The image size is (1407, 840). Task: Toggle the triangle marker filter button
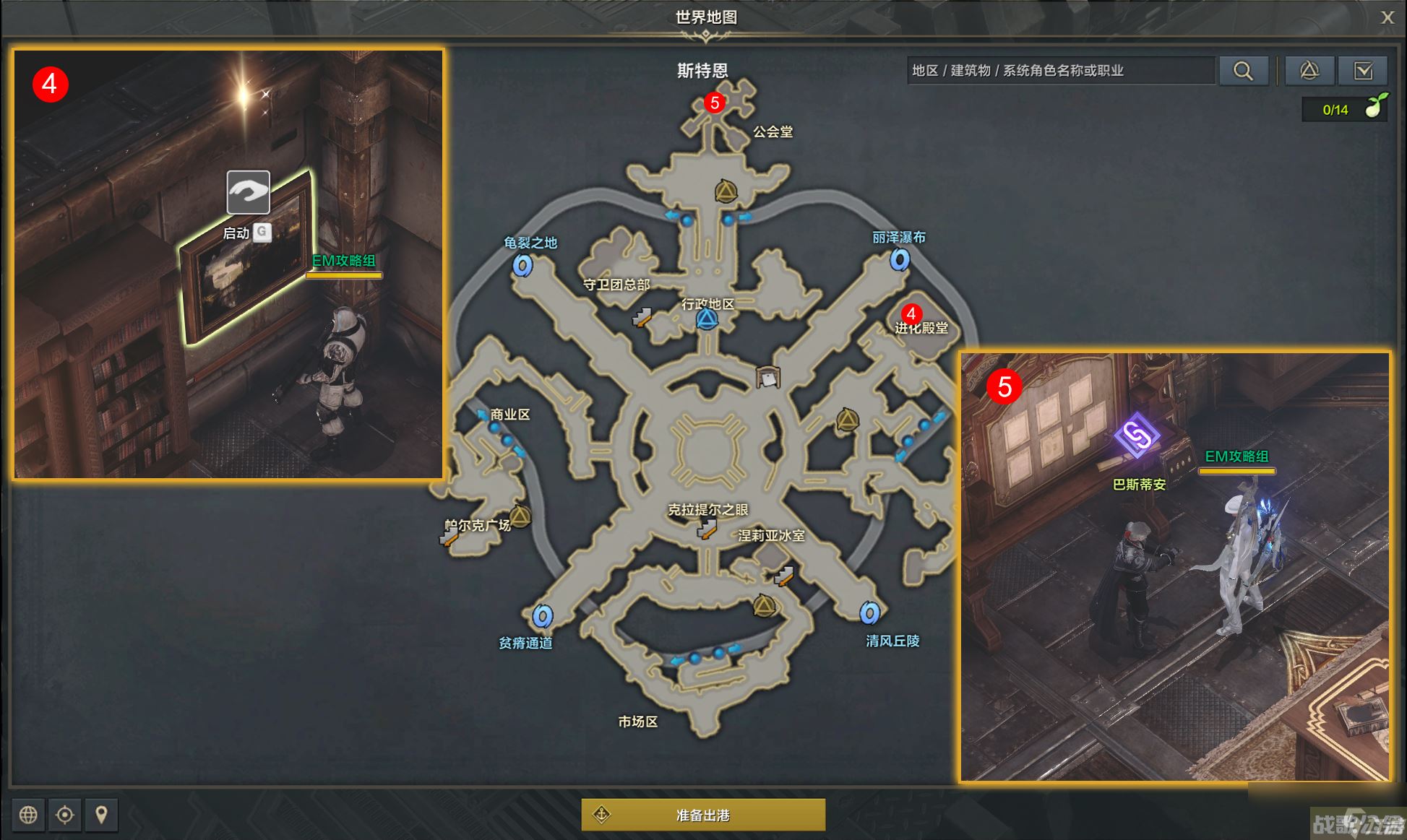coord(1309,71)
